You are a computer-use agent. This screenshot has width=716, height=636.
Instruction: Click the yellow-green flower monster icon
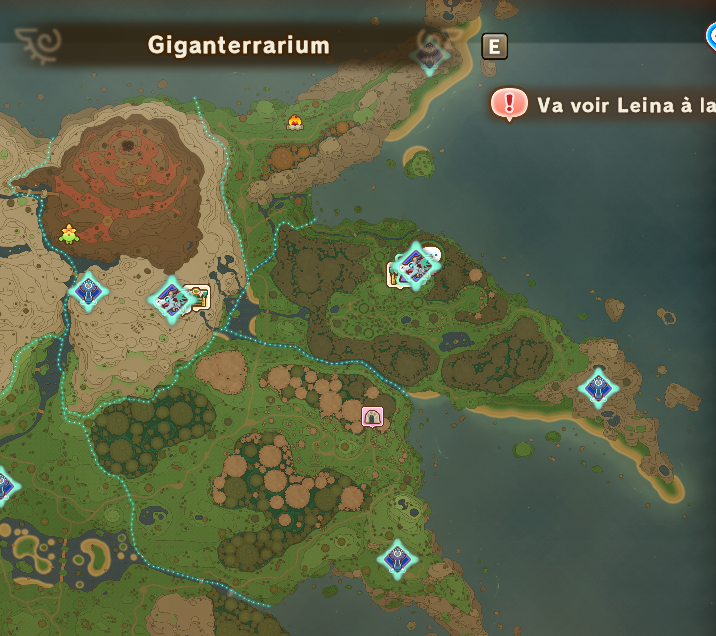(69, 234)
